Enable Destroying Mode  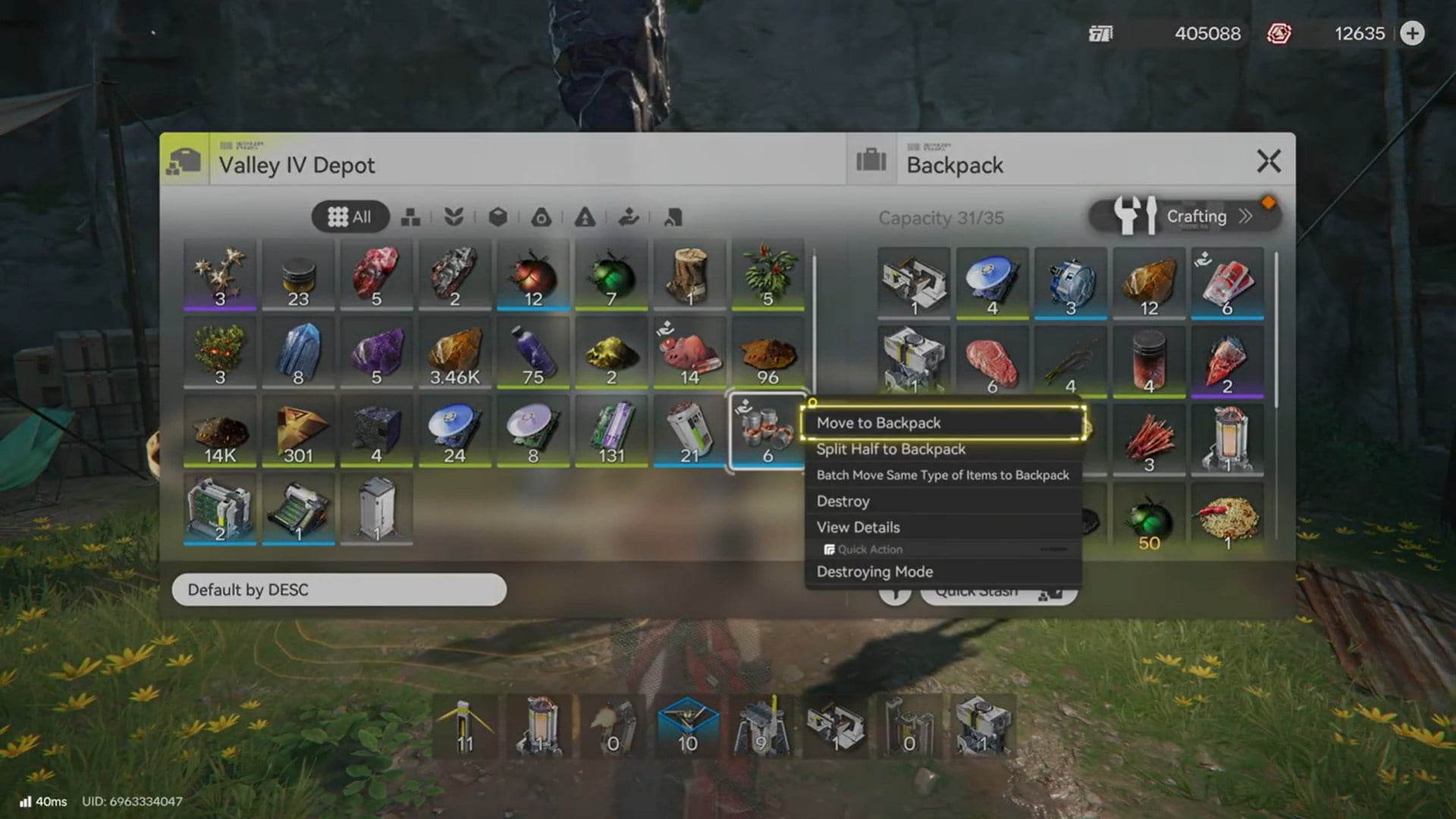pos(874,571)
